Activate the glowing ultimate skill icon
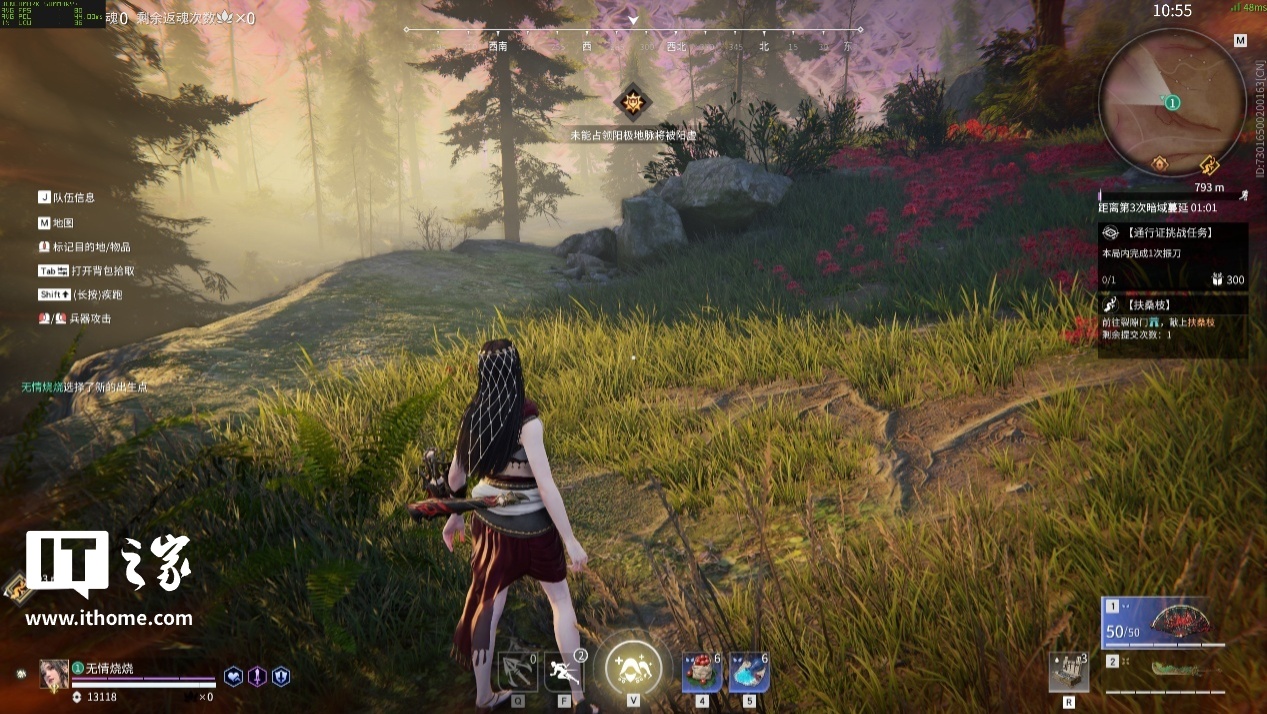Viewport: 1267px width, 714px height. 633,667
